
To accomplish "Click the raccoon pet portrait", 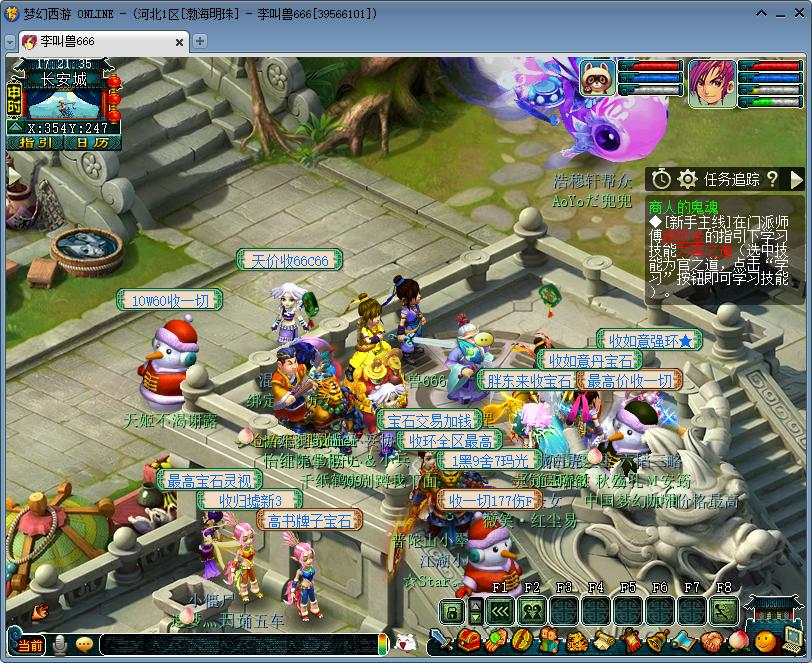I will (597, 78).
